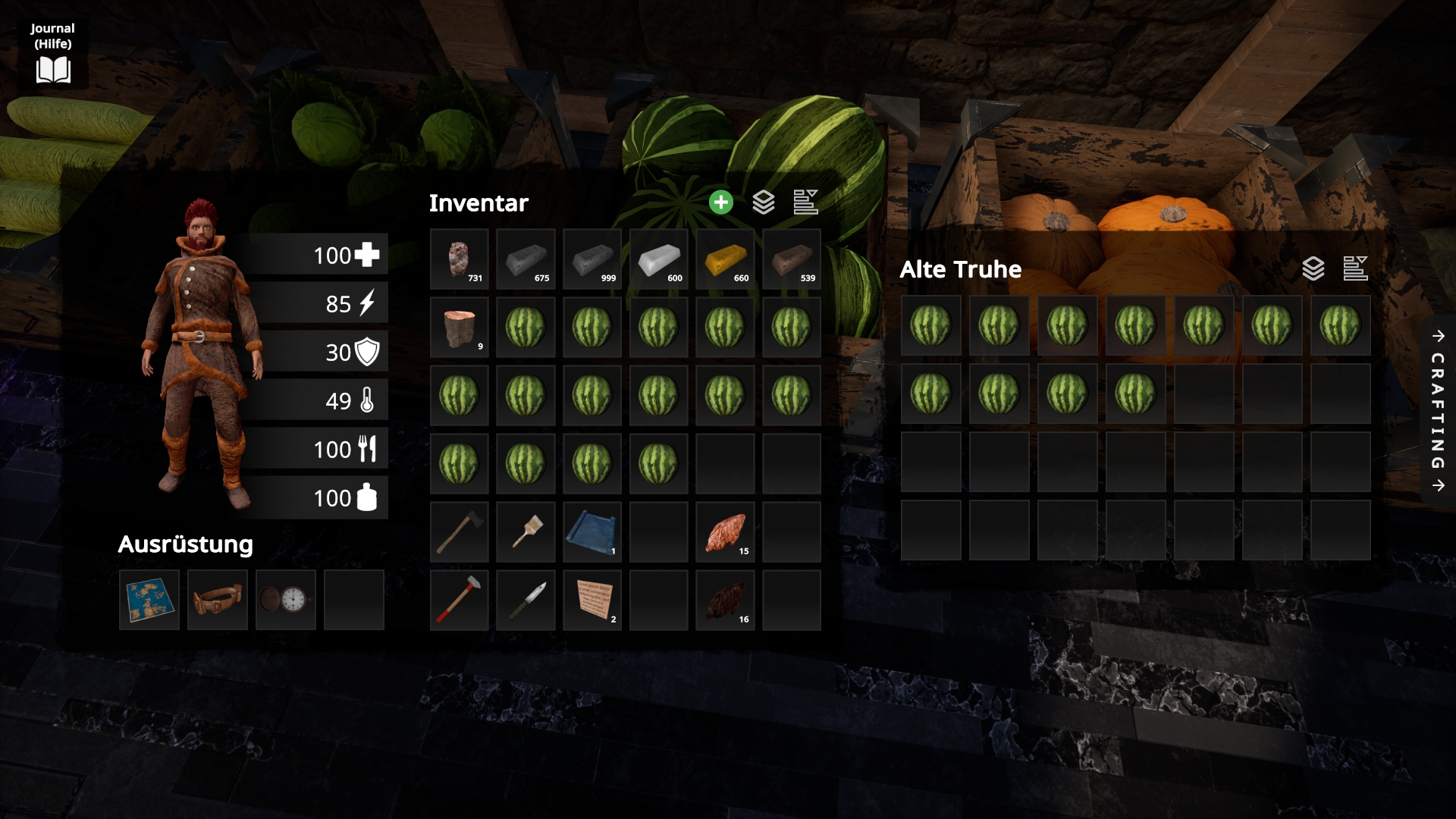
Task: Select the axe in the inventory
Action: point(459,532)
